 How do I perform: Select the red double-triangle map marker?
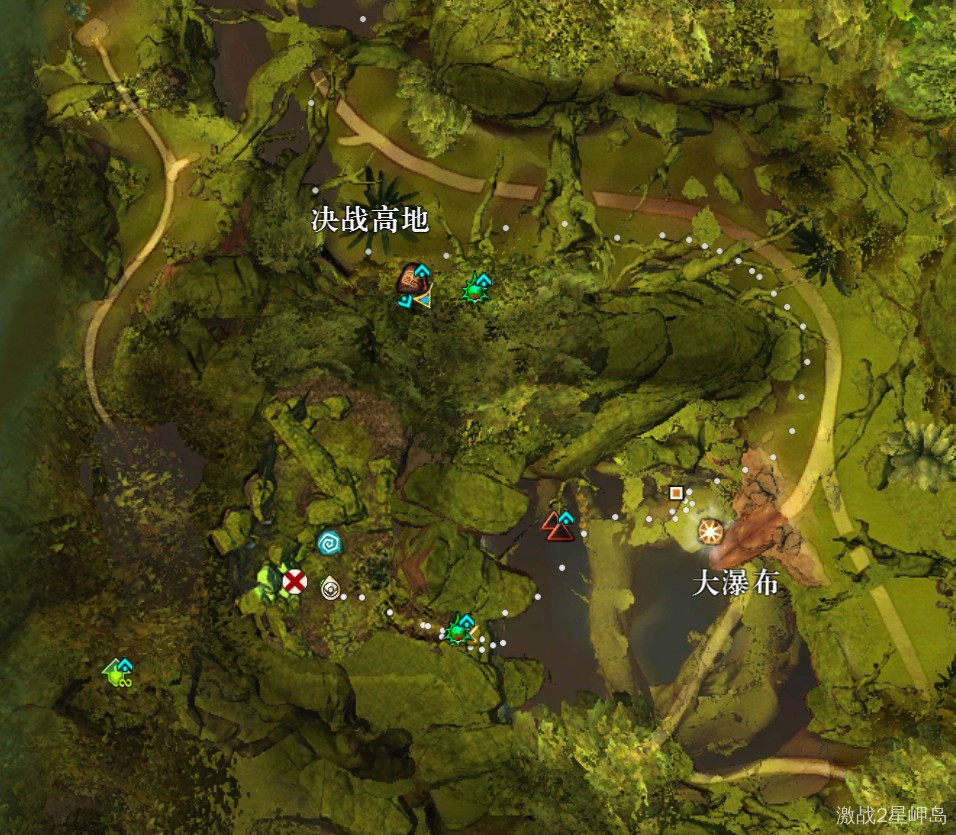pos(558,526)
